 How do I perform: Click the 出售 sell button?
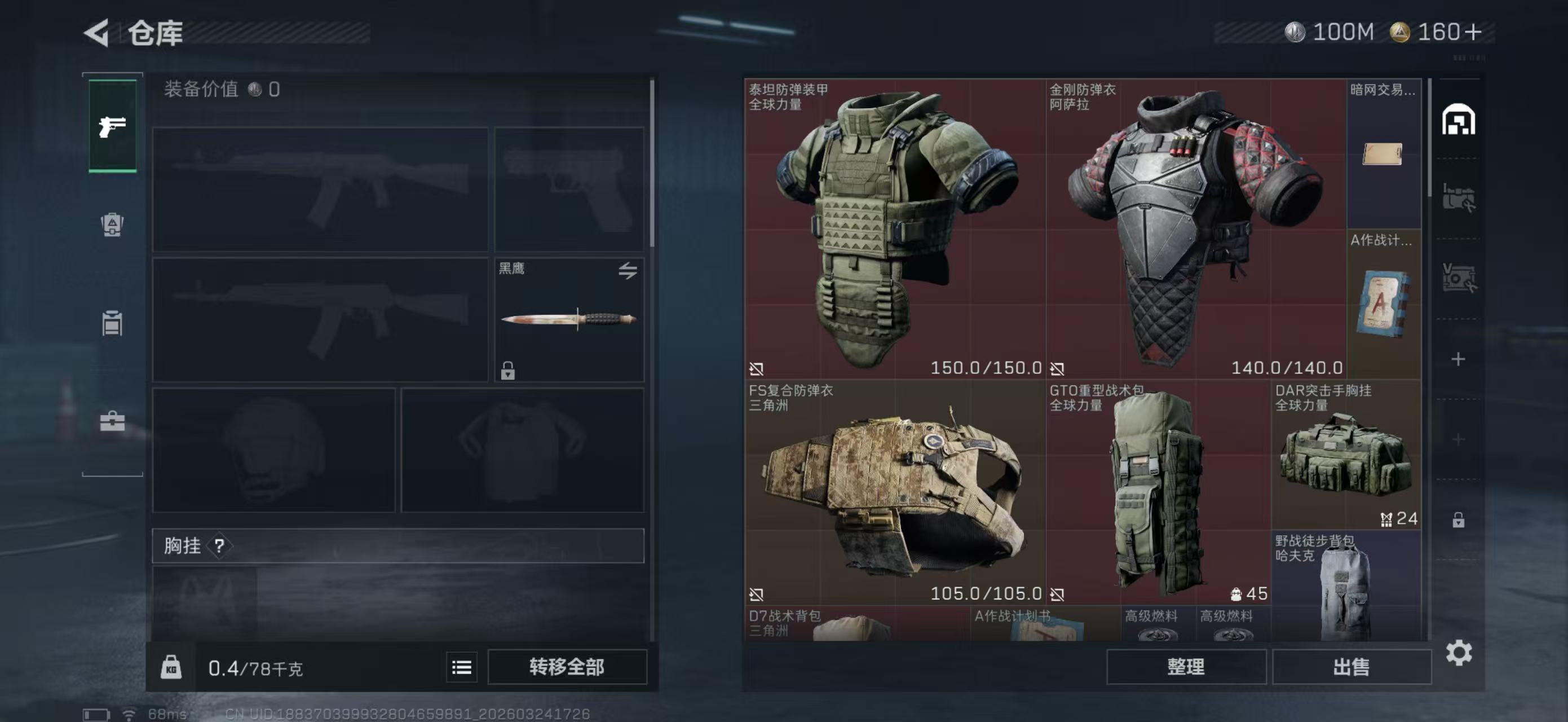tap(1351, 667)
